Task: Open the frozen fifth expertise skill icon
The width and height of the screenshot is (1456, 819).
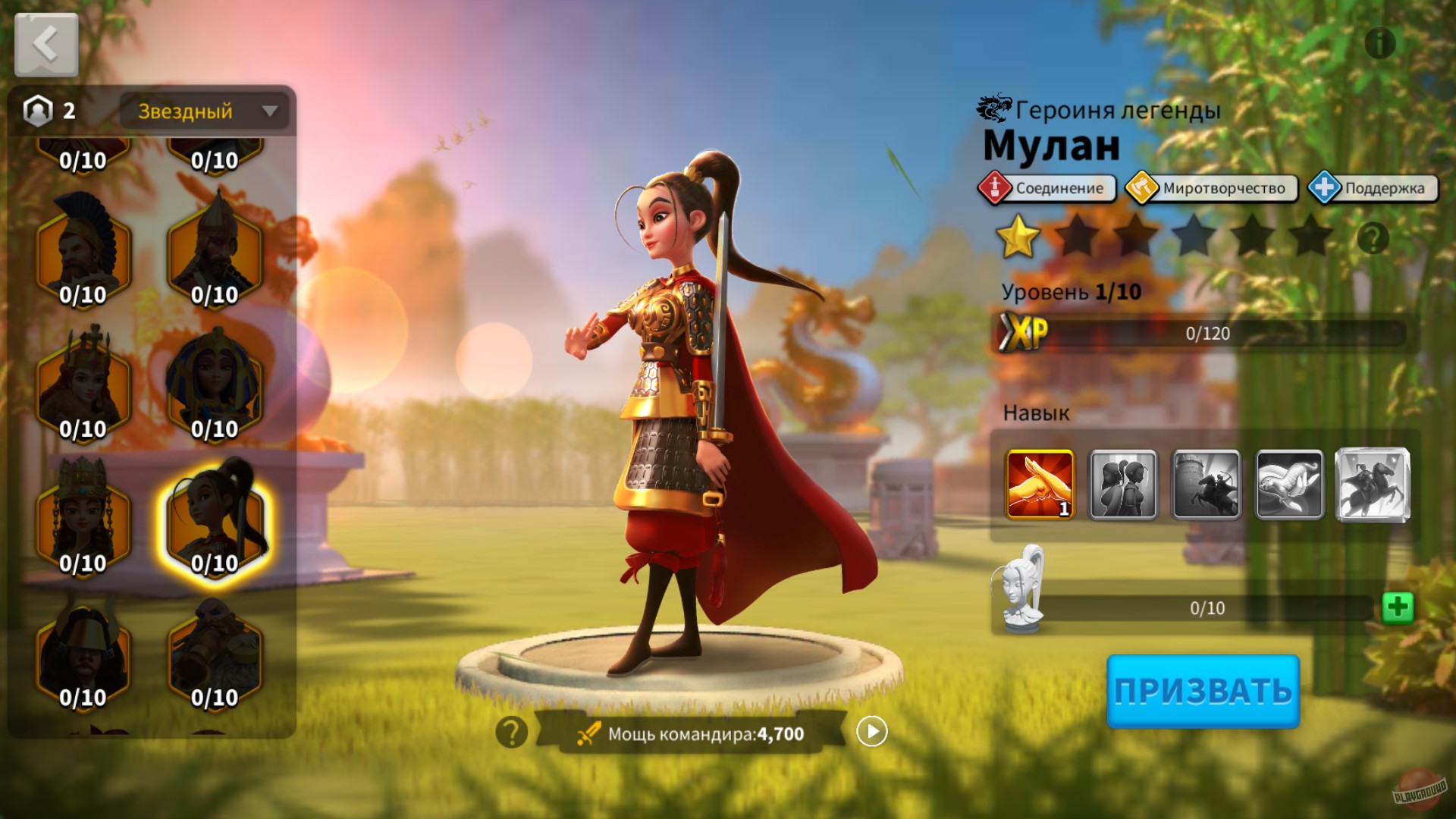Action: 1374,483
